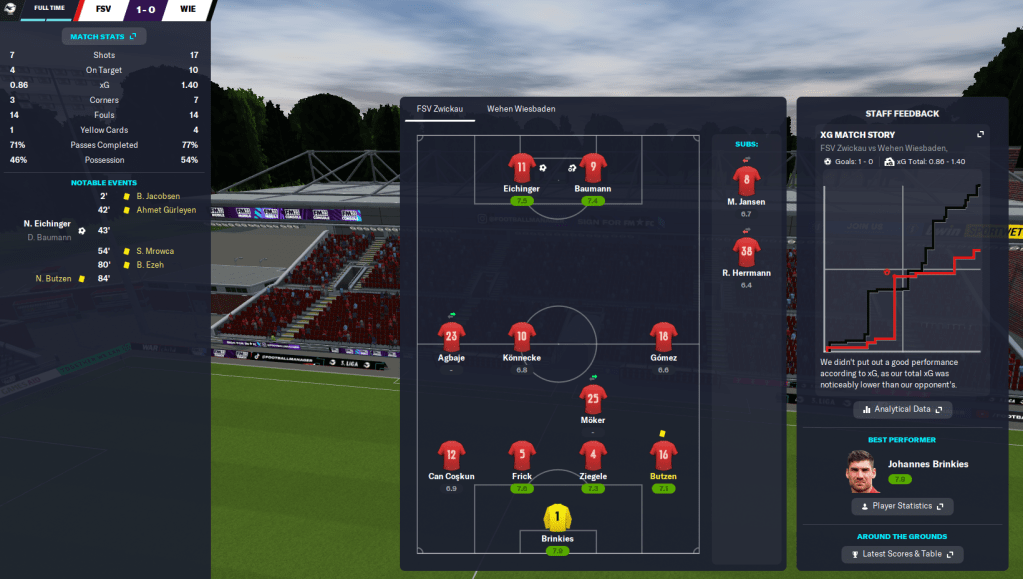Image resolution: width=1023 pixels, height=579 pixels.
Task: Select goalkeeper Brinkies on the pitch
Action: [557, 518]
